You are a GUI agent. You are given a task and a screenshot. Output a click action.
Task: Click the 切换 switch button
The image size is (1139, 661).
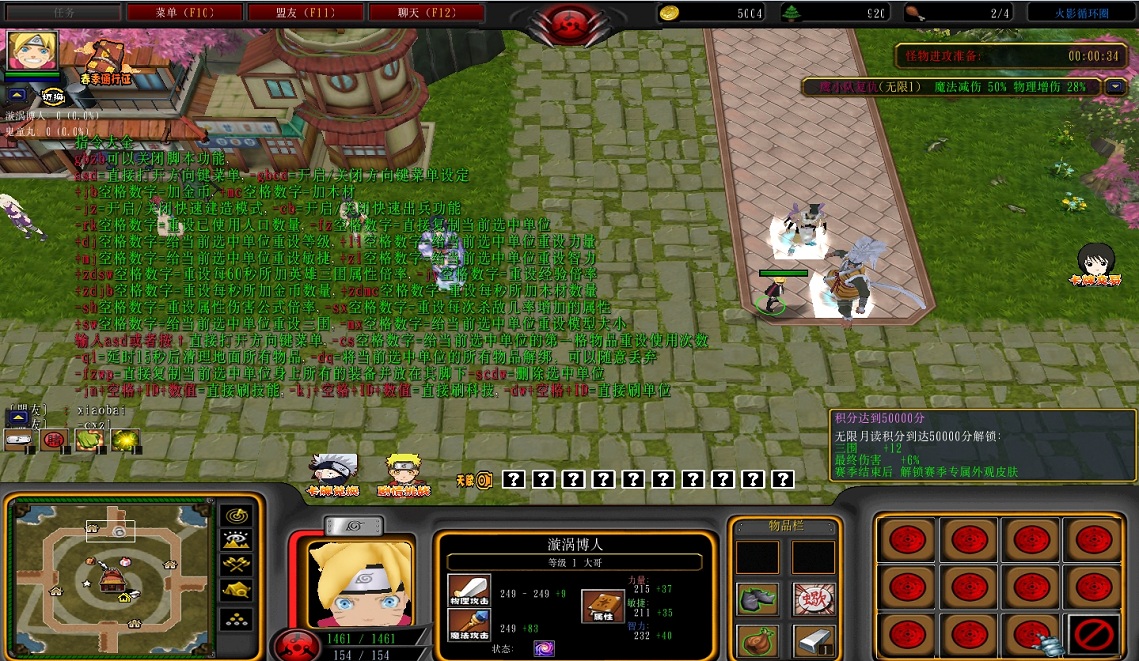pos(53,97)
